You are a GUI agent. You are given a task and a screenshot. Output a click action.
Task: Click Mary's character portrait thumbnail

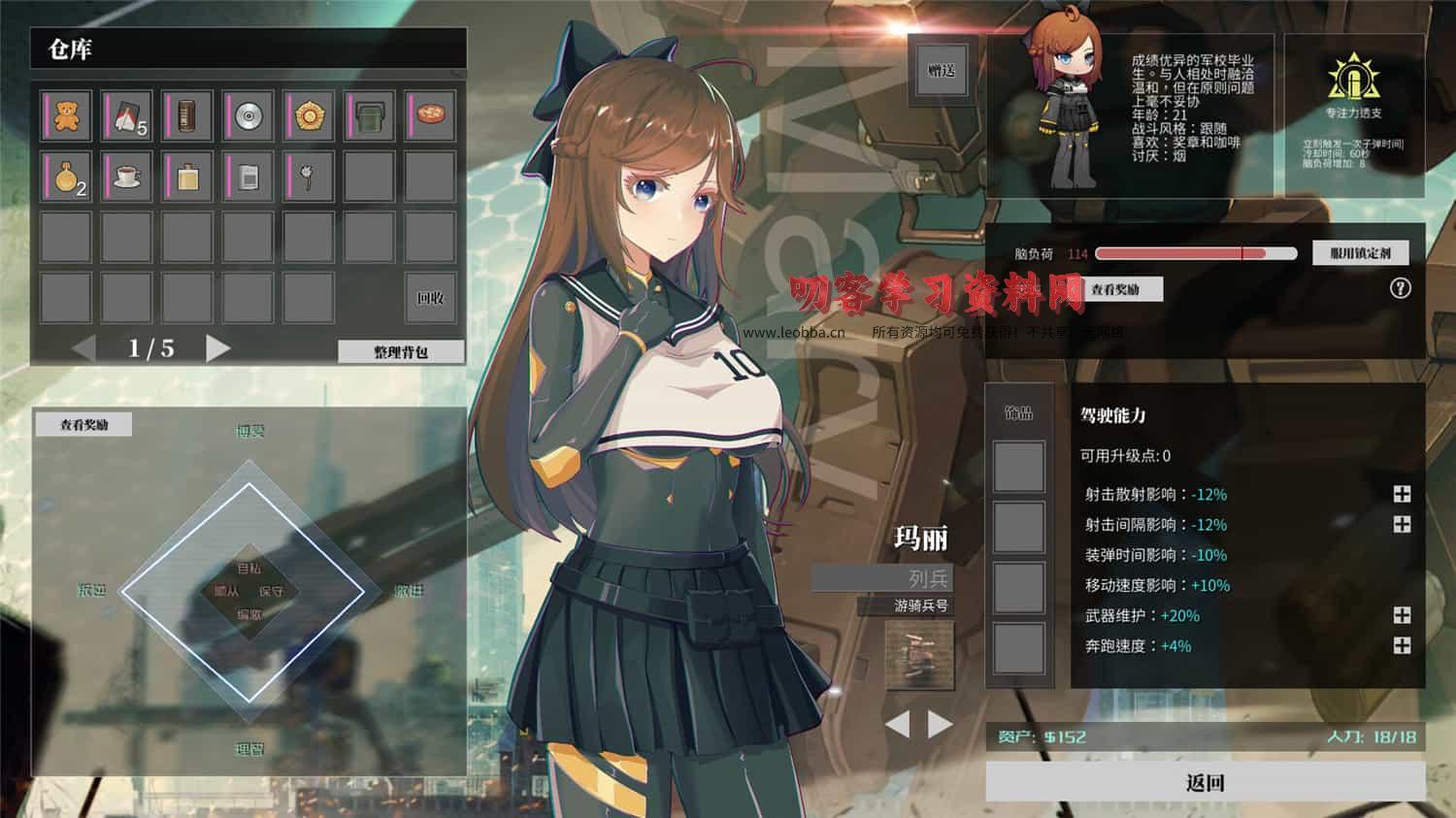(x=1068, y=102)
